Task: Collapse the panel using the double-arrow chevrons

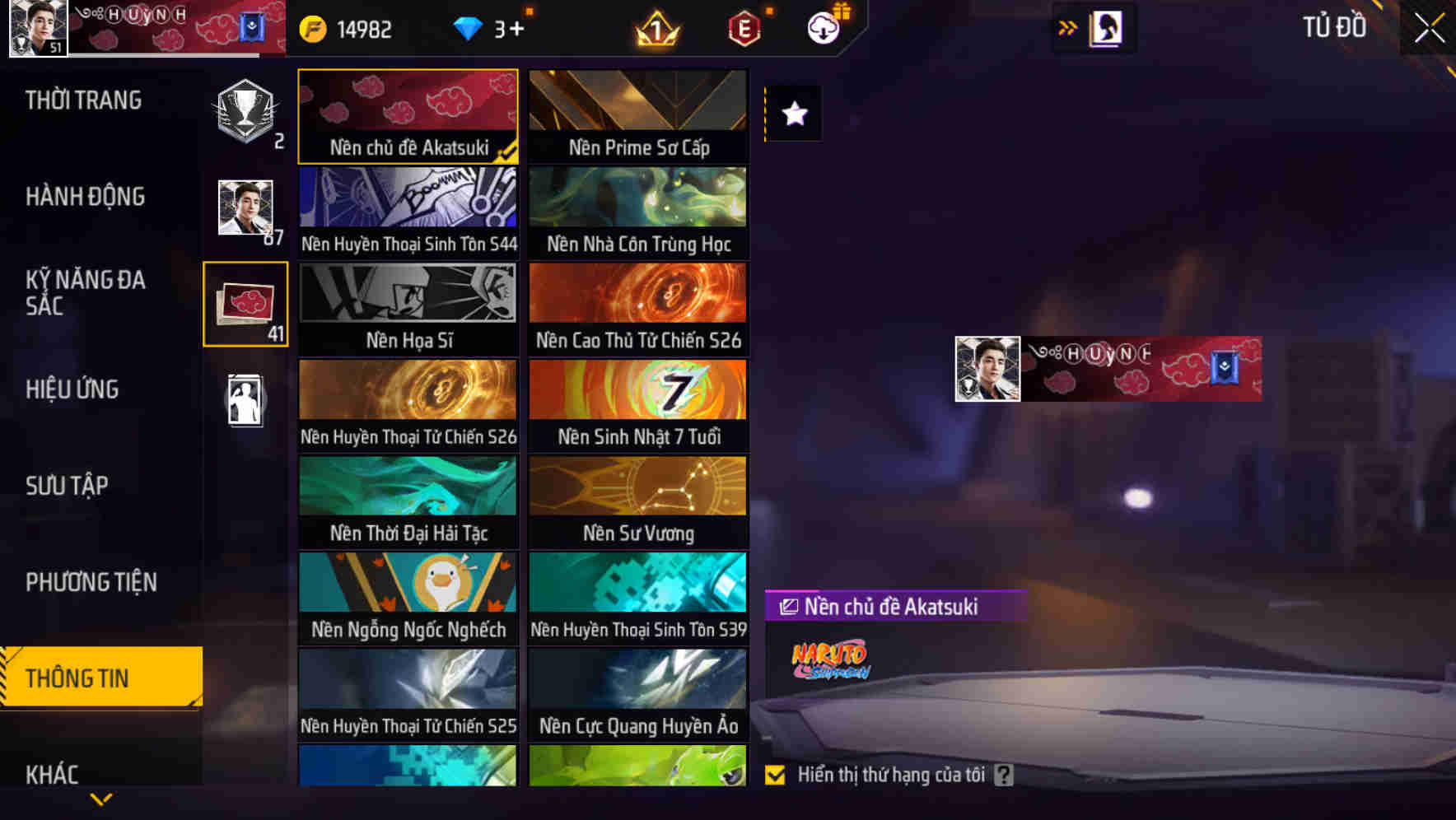Action: click(1066, 26)
